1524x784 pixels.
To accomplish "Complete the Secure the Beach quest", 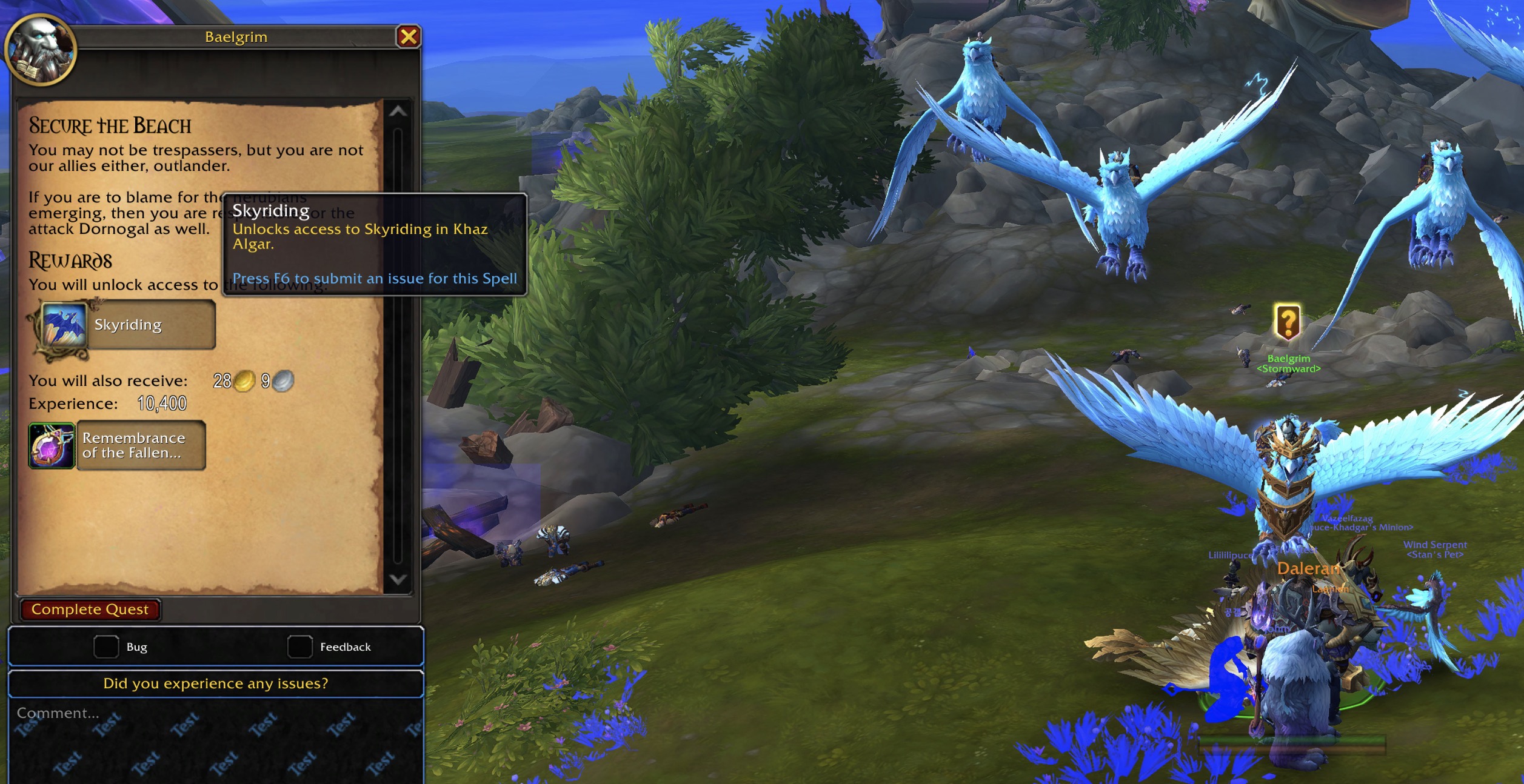I will pos(90,610).
